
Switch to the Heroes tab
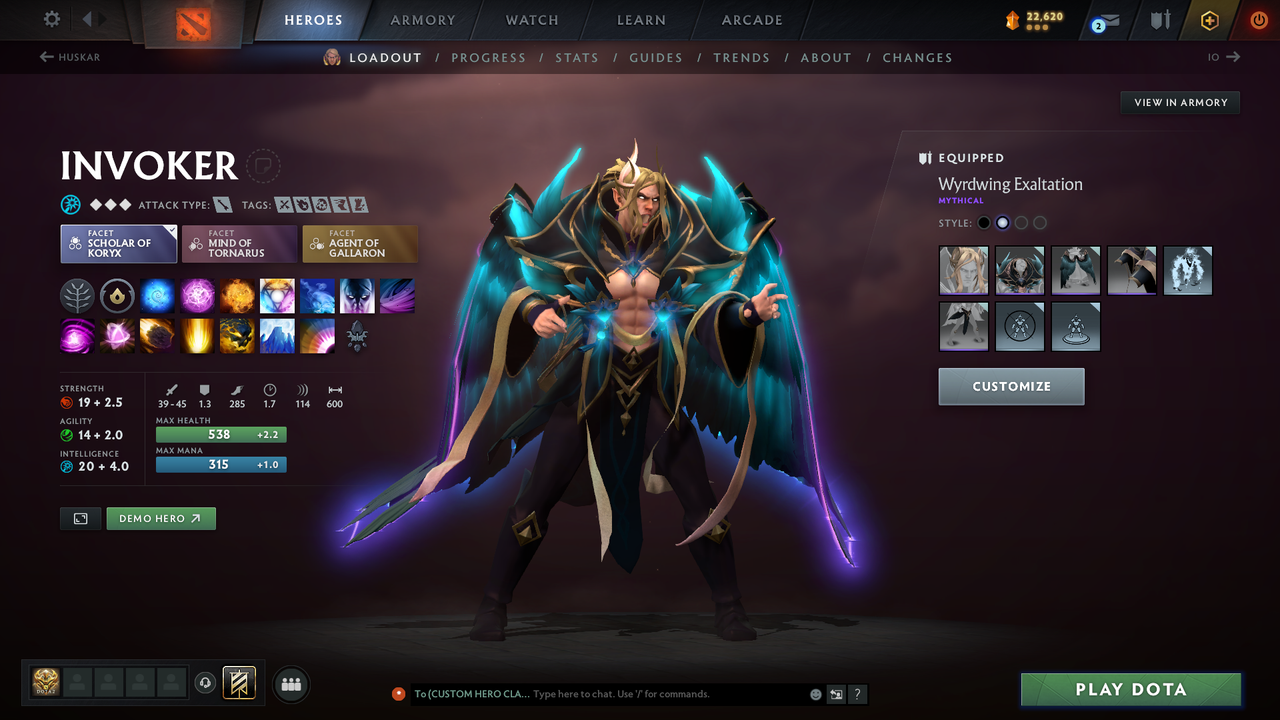[313, 19]
